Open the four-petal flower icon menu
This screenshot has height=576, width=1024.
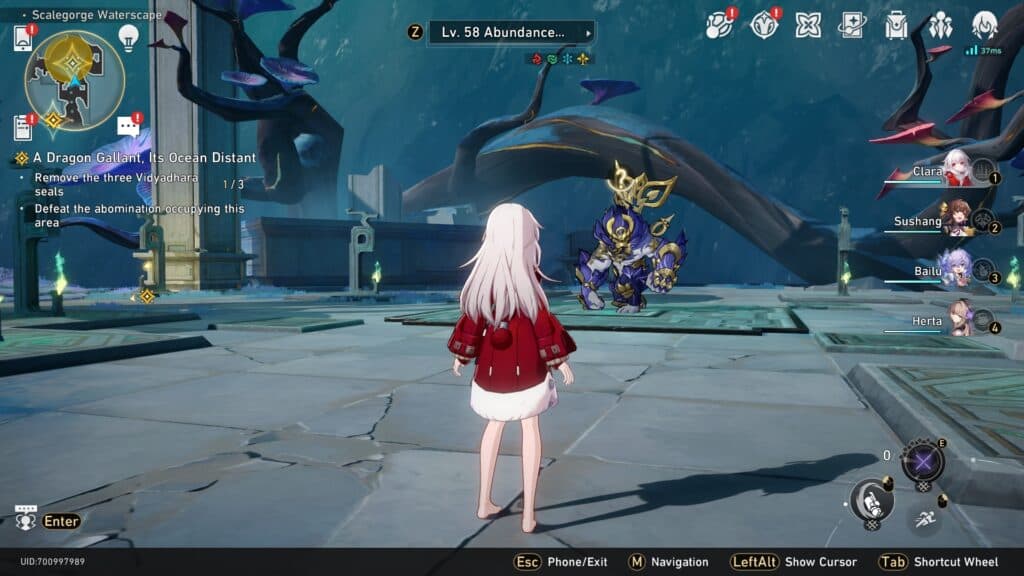point(808,26)
